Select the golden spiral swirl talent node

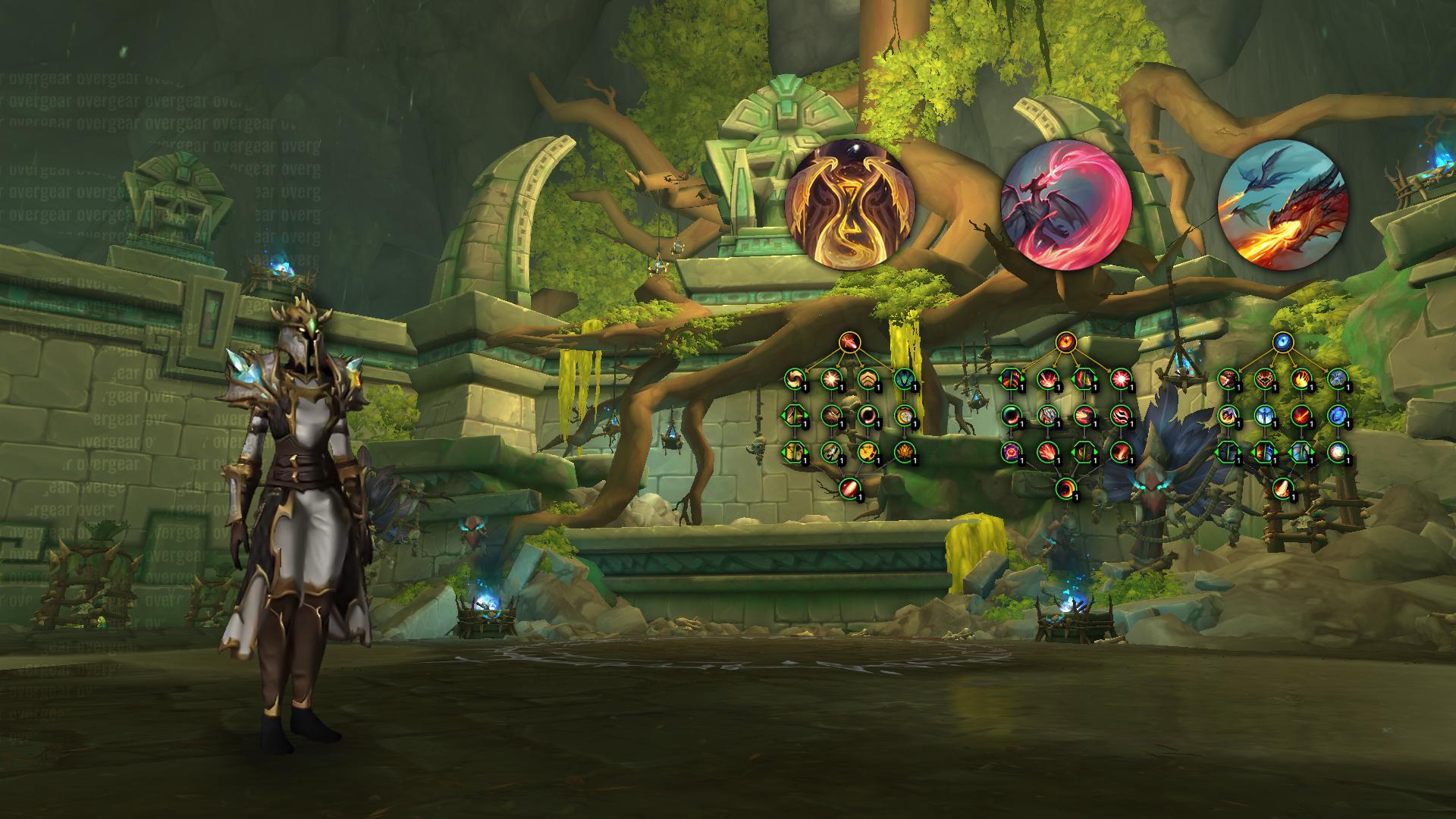[794, 378]
